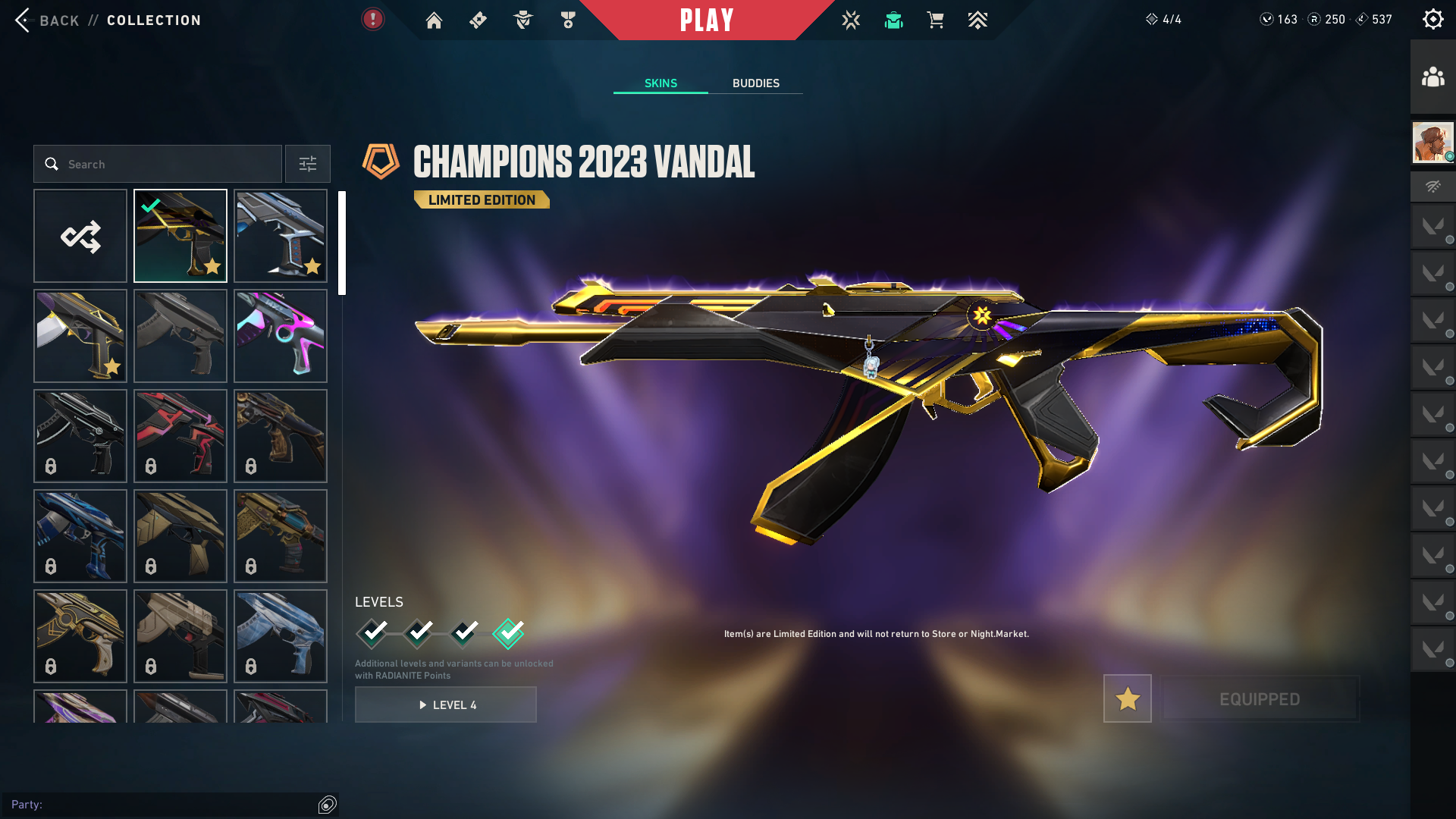Image resolution: width=1456 pixels, height=819 pixels.
Task: Select the Skins tab
Action: click(661, 83)
